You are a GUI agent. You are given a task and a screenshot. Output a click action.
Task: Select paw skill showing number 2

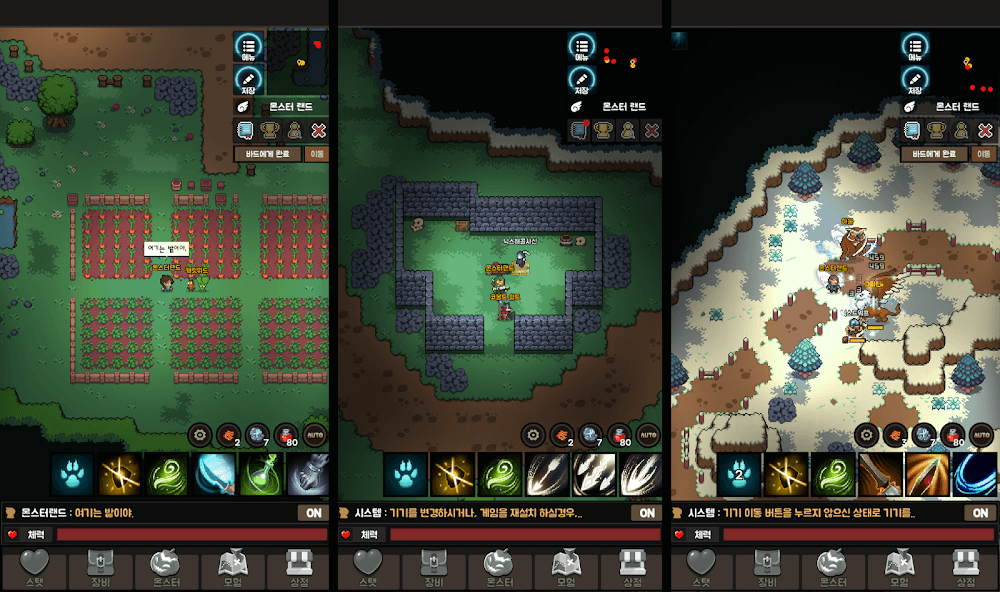(x=739, y=474)
